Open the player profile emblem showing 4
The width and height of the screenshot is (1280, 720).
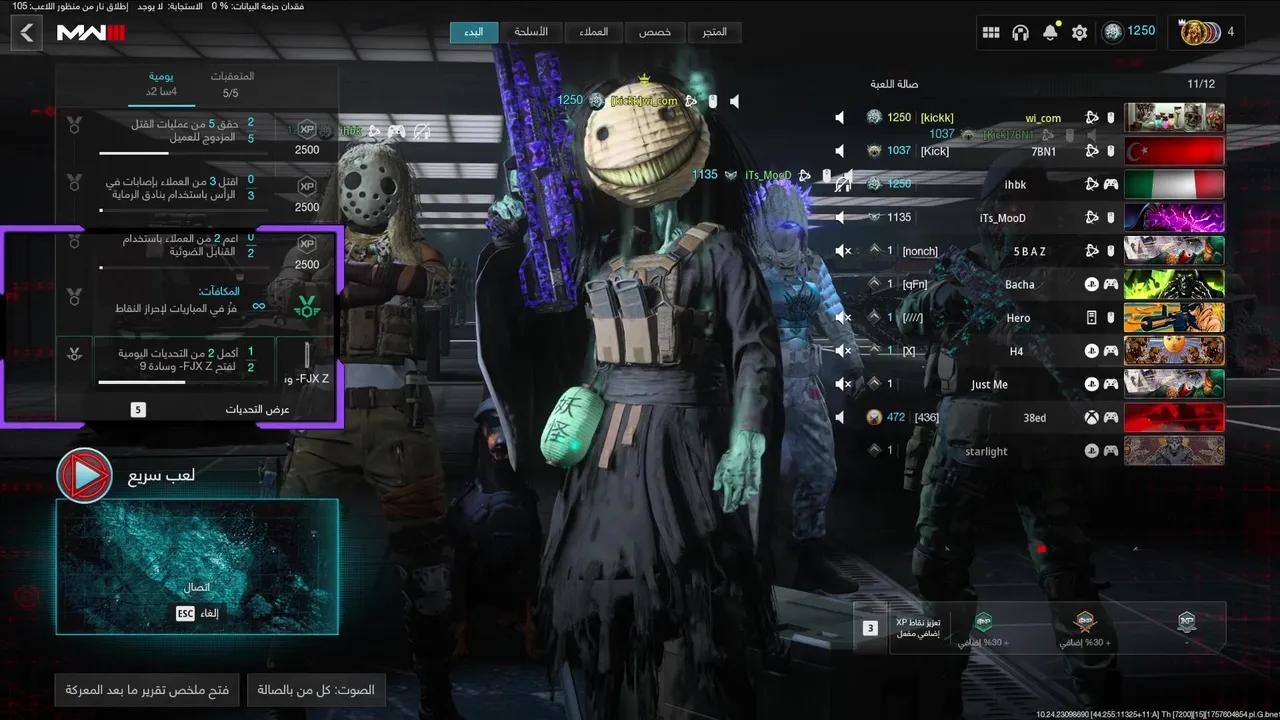(1201, 32)
